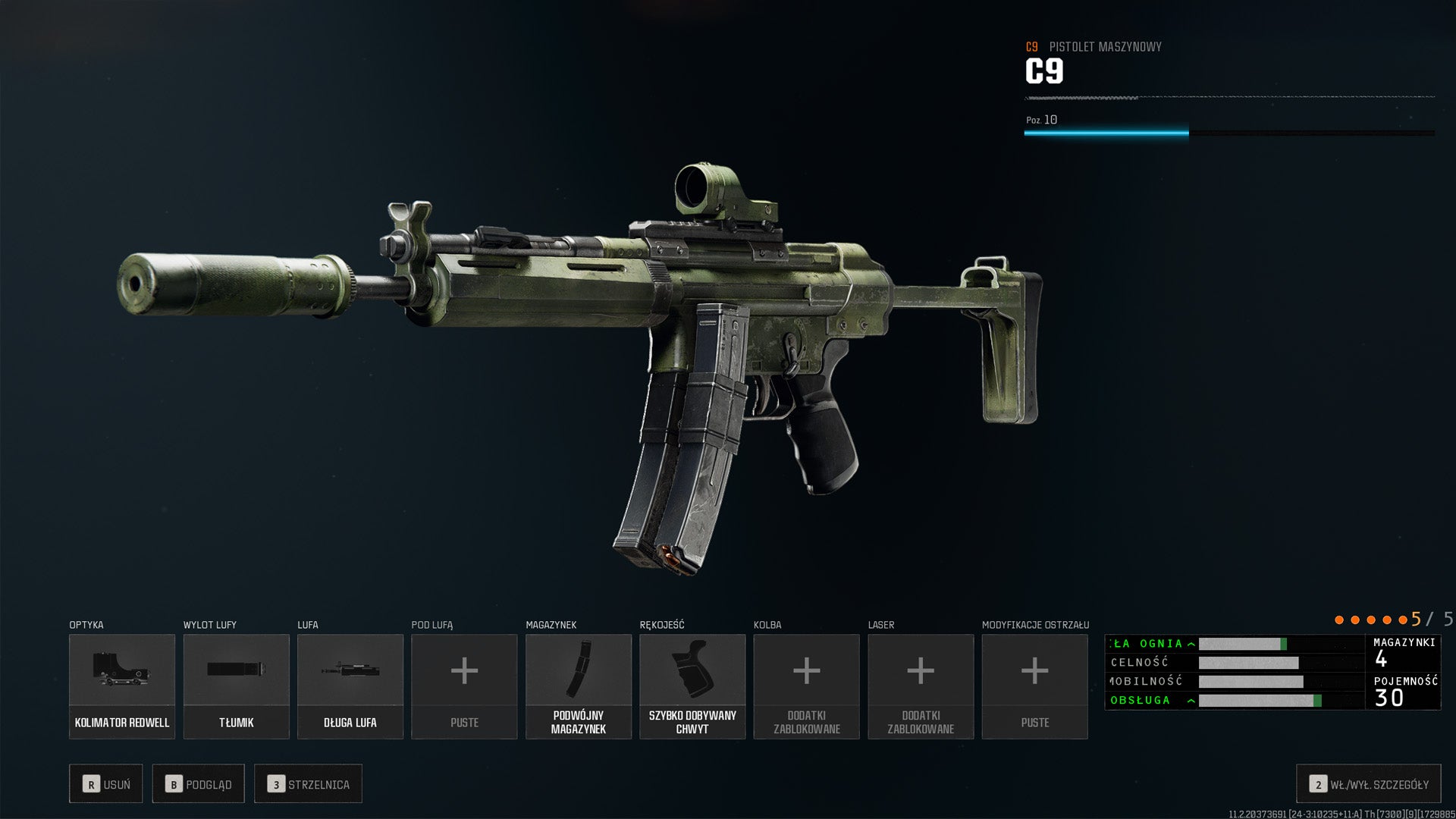The image size is (1456, 819).
Task: Select the Podwójny Magazynek magazine slot
Action: coord(579,686)
